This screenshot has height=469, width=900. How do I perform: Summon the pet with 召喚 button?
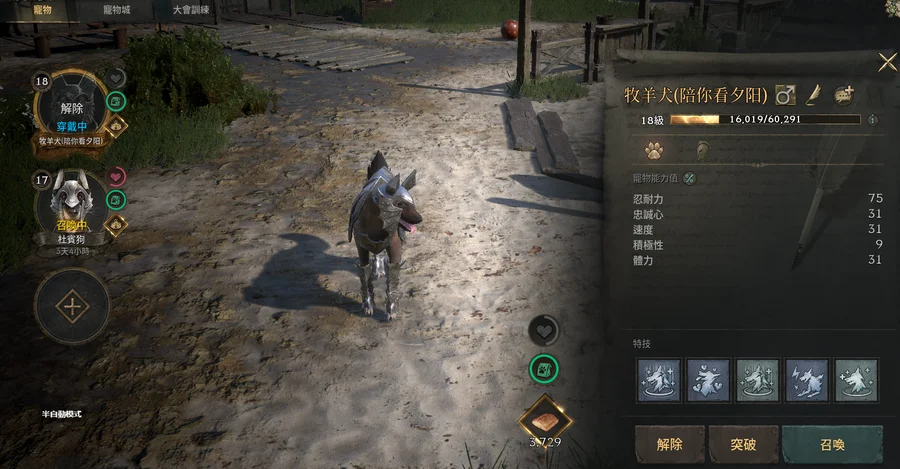click(x=832, y=444)
